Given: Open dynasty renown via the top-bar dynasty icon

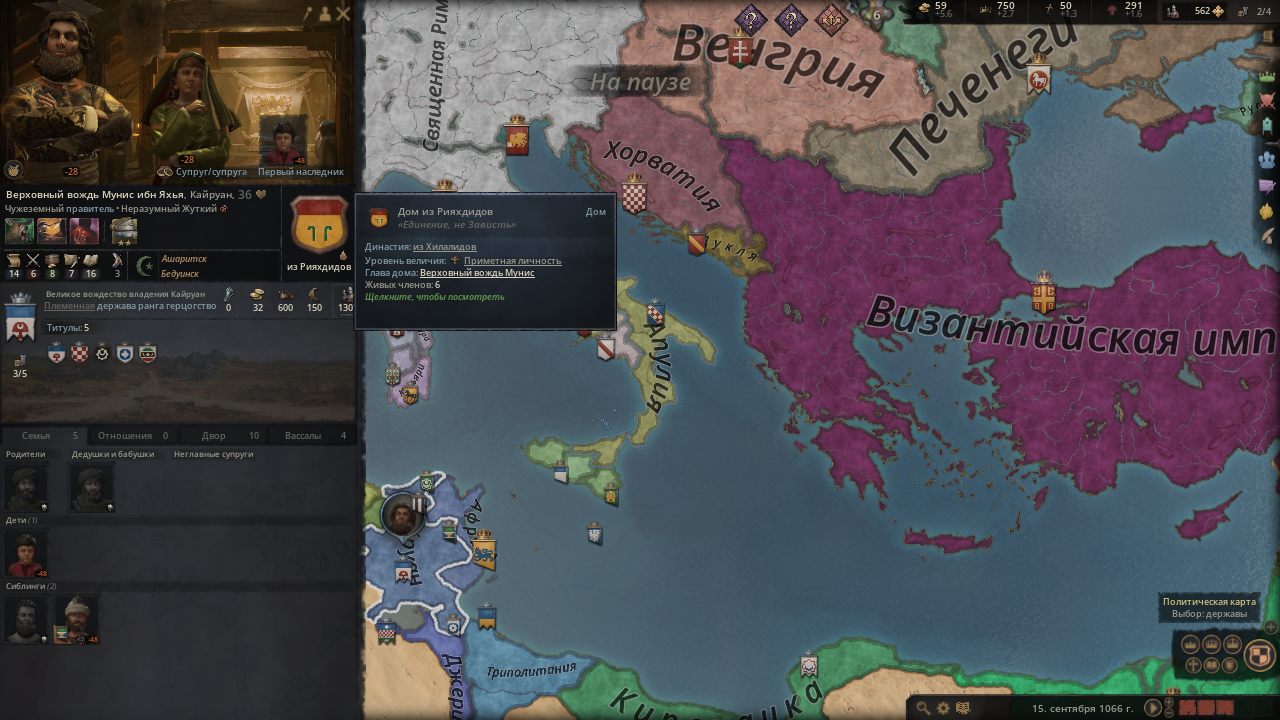Looking at the screenshot, I should pyautogui.click(x=1172, y=12).
